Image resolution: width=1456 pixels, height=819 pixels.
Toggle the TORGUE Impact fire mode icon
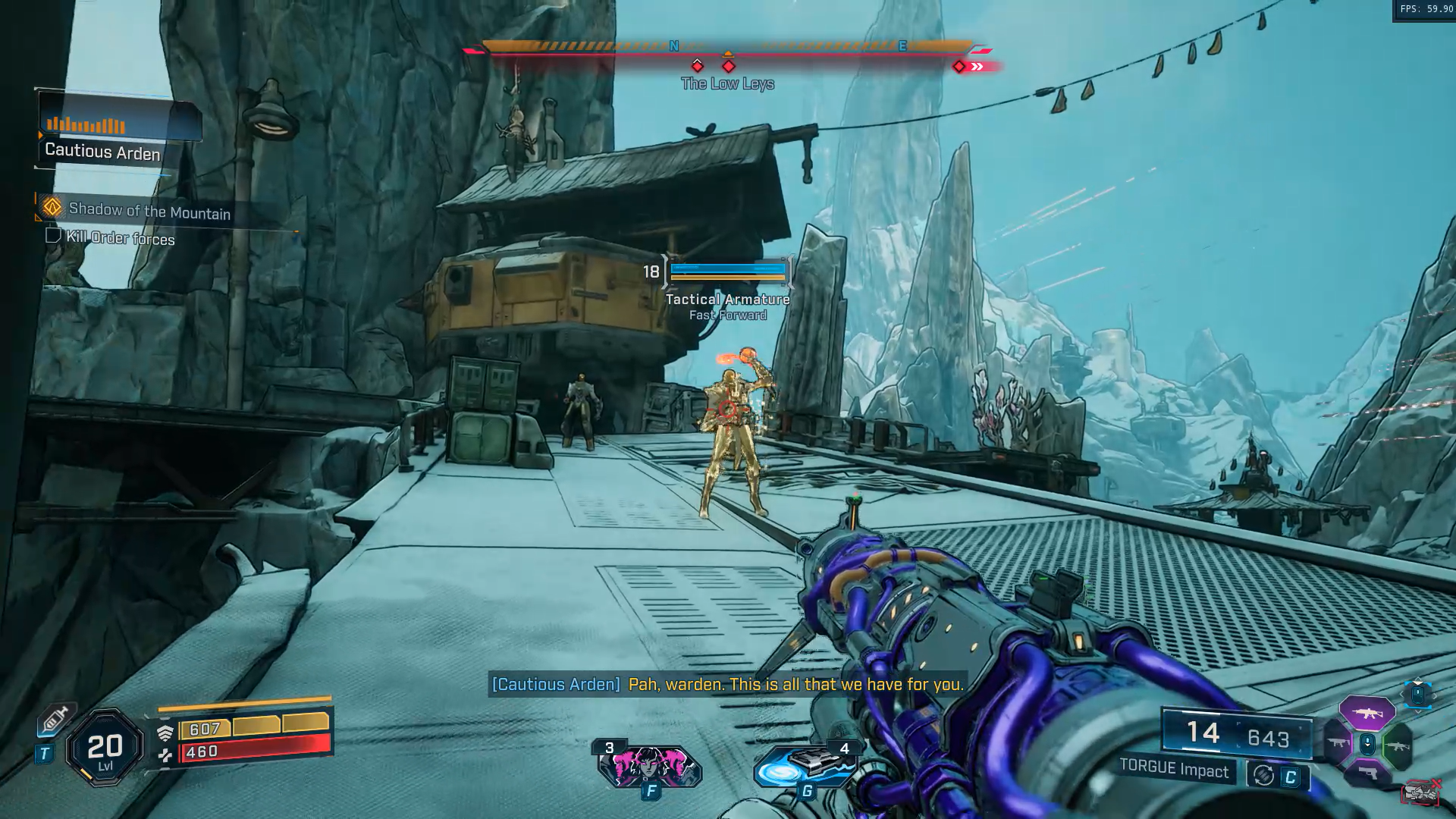[1263, 775]
